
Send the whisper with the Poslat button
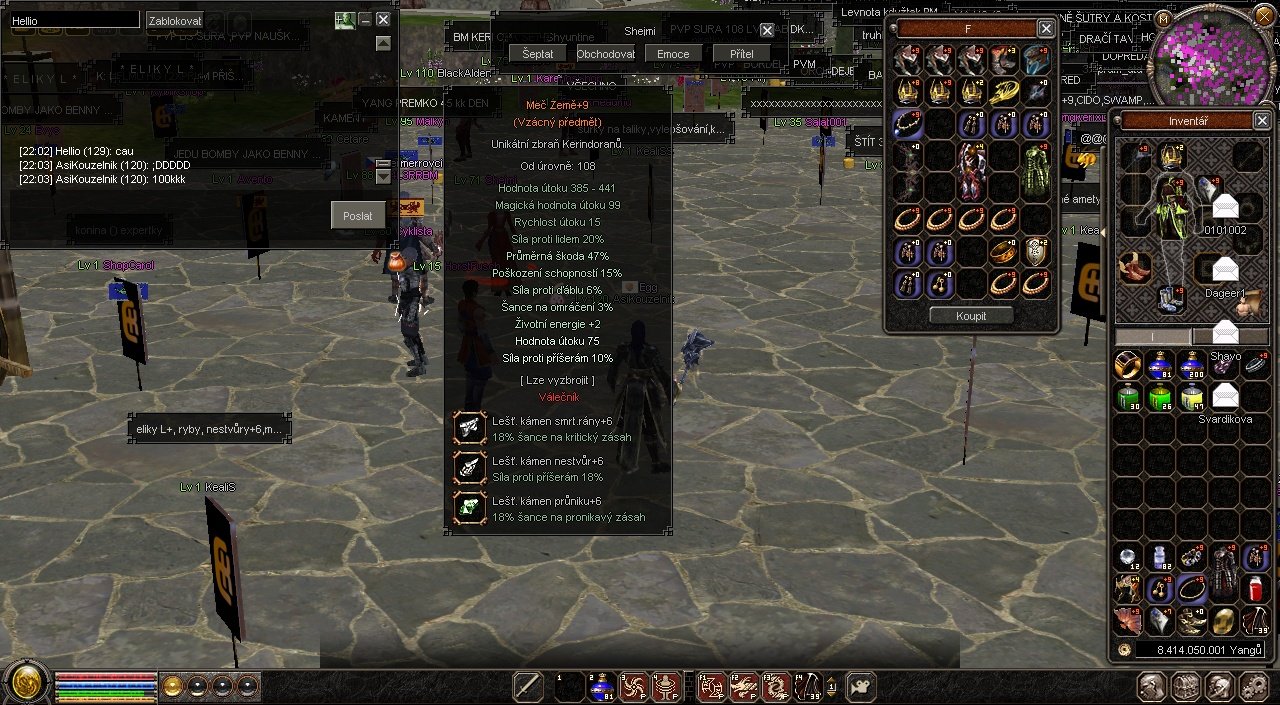tap(357, 215)
